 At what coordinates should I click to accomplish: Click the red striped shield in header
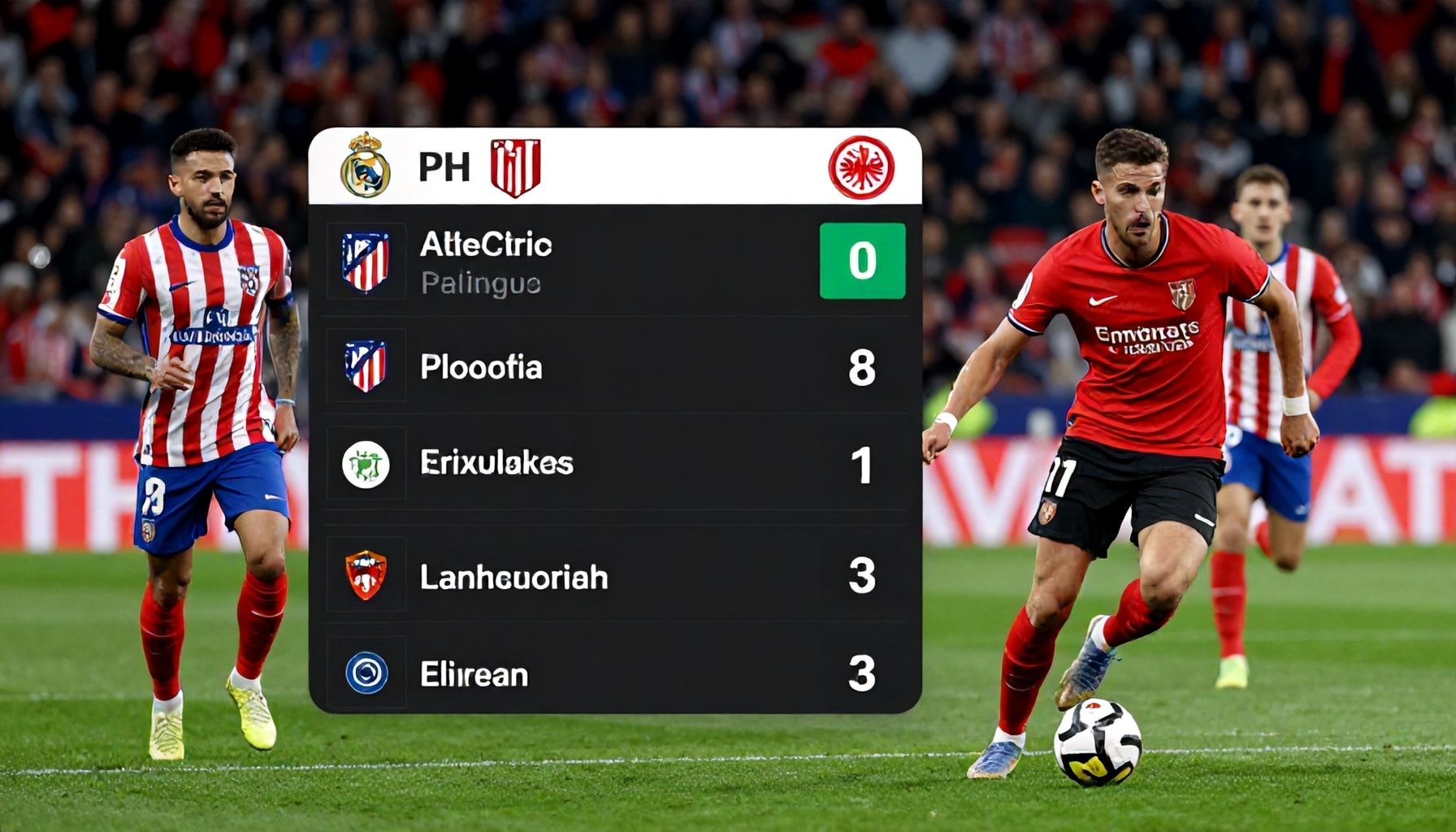coord(515,167)
